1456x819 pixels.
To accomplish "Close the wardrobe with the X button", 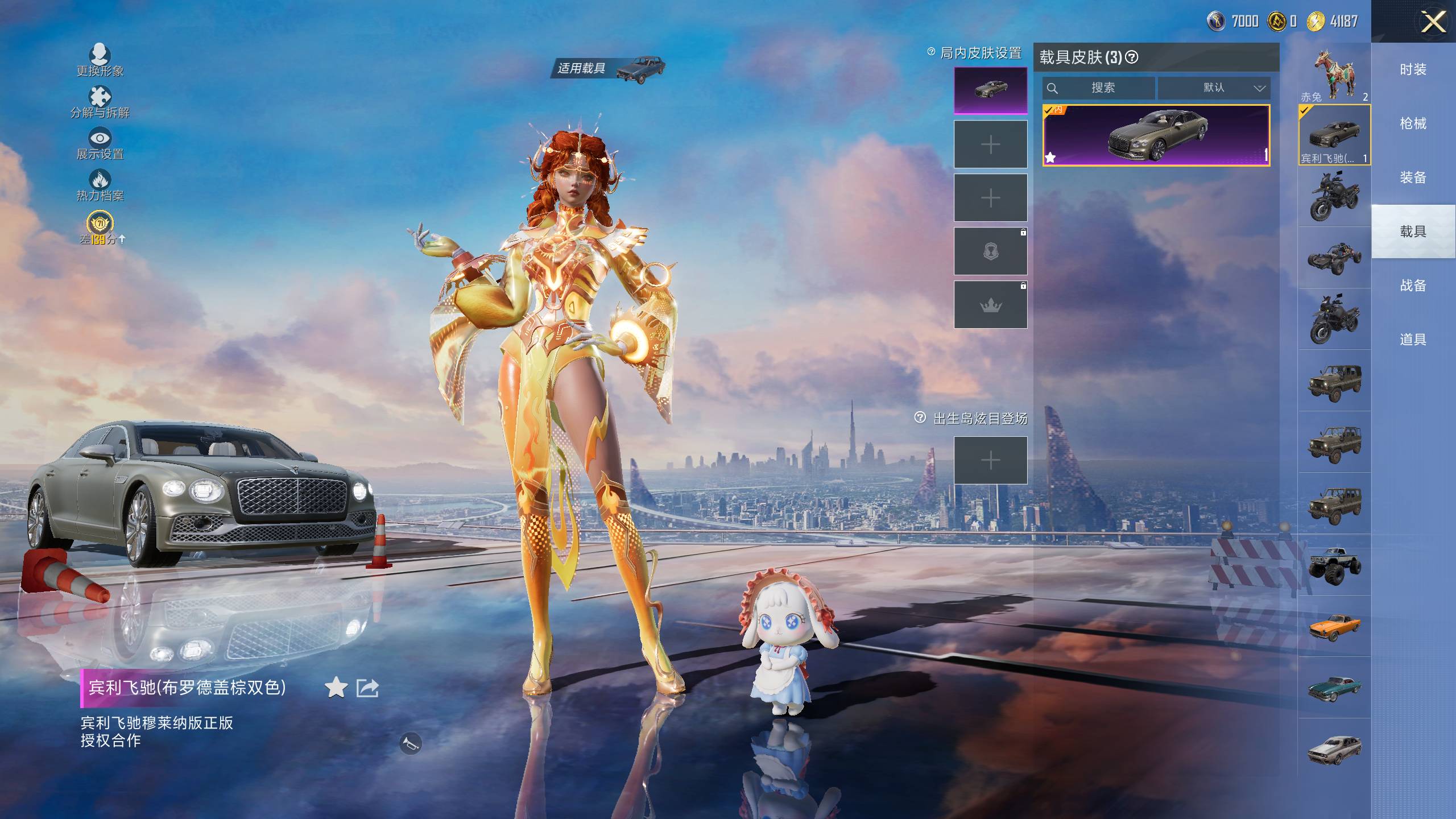I will 1433,23.
